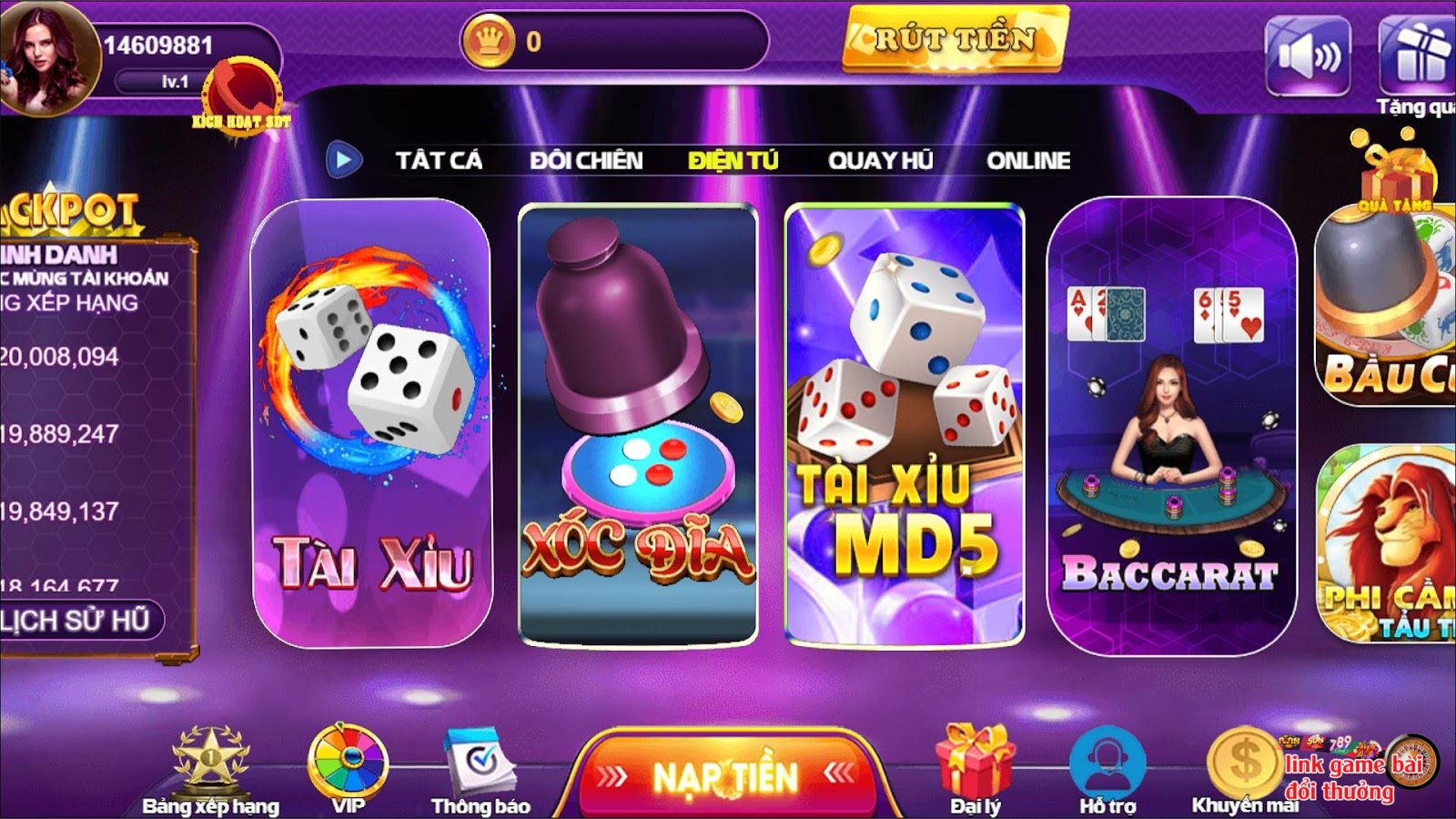
Task: Tap the Nạp Tiền deposit button
Action: click(725, 776)
